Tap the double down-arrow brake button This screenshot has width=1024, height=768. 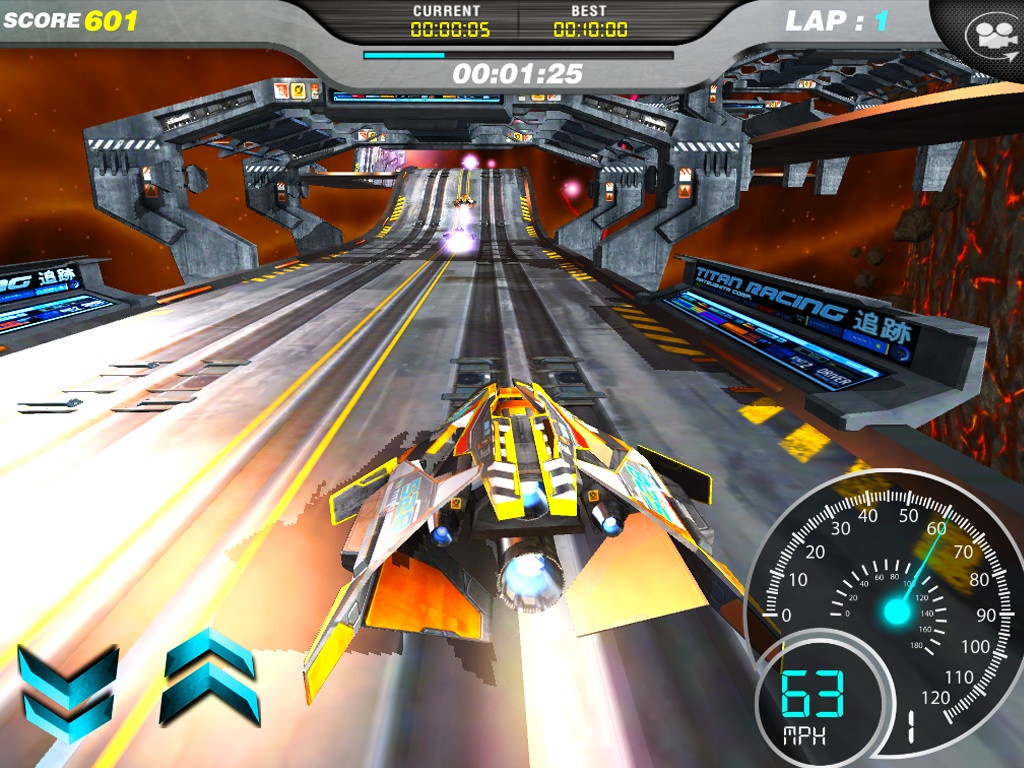coord(67,690)
